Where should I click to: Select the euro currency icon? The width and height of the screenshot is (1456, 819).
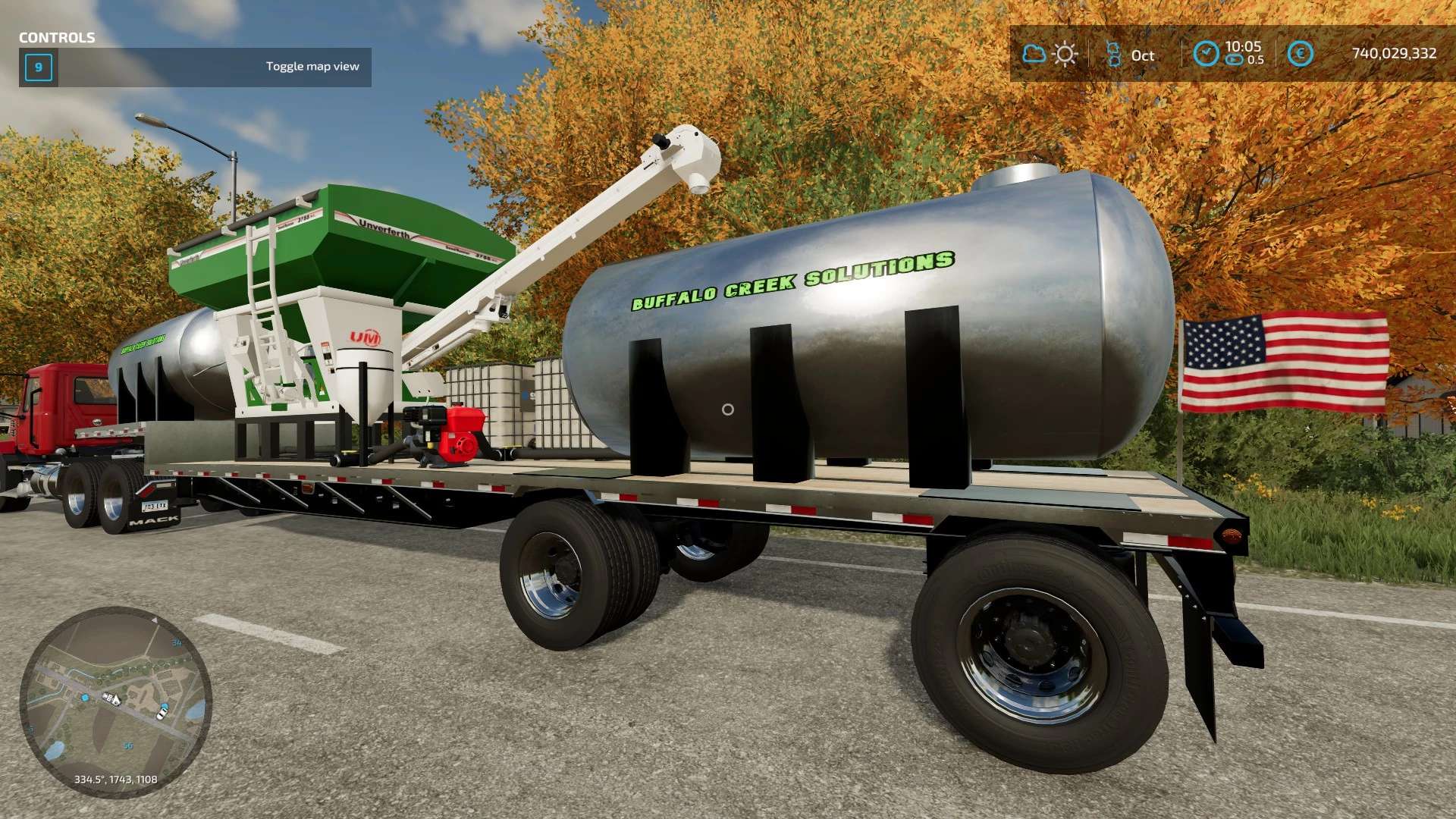(1300, 54)
